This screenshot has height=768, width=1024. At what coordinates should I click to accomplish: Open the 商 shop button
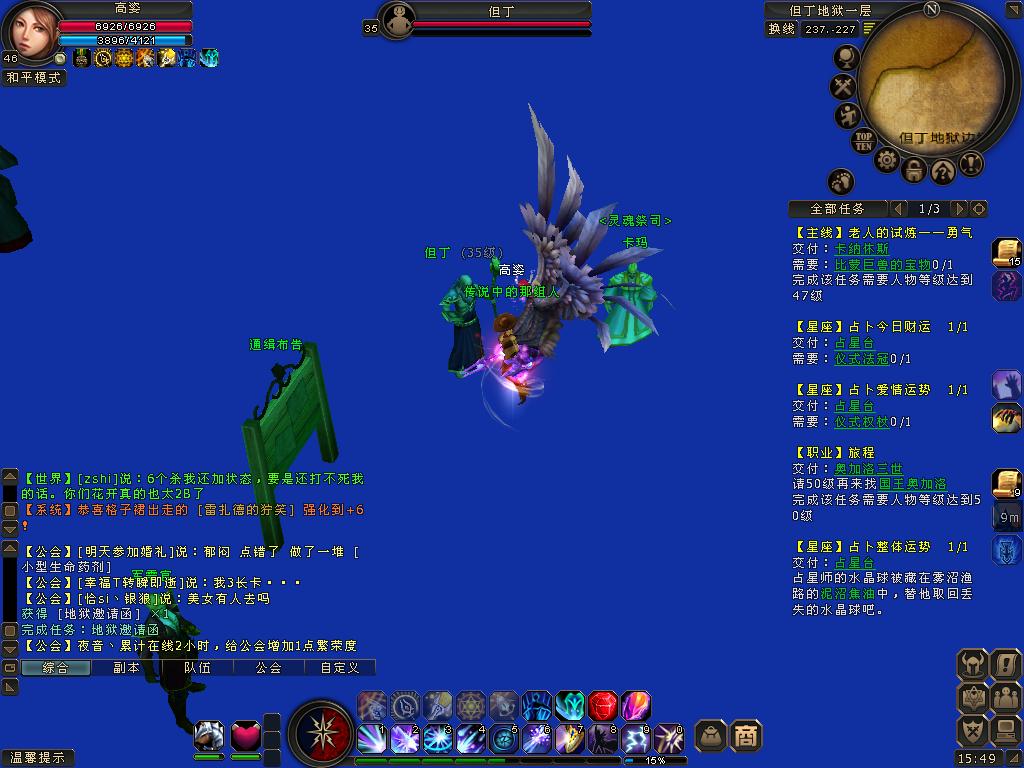[746, 736]
